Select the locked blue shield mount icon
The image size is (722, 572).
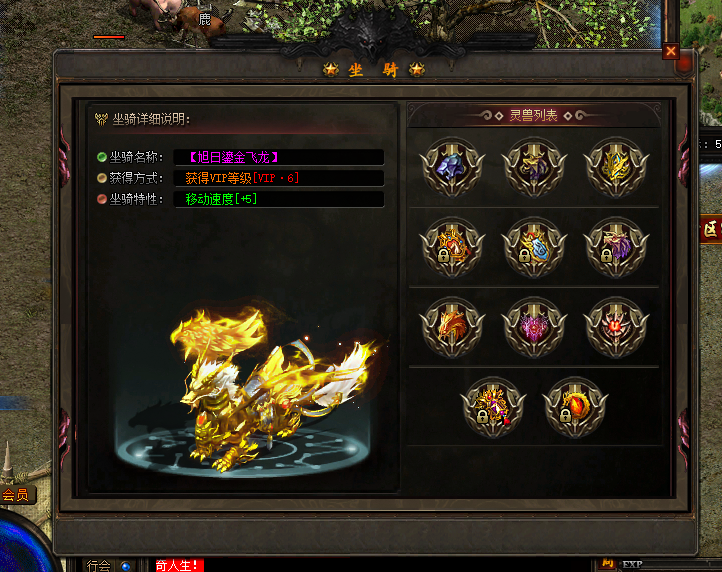(x=534, y=247)
